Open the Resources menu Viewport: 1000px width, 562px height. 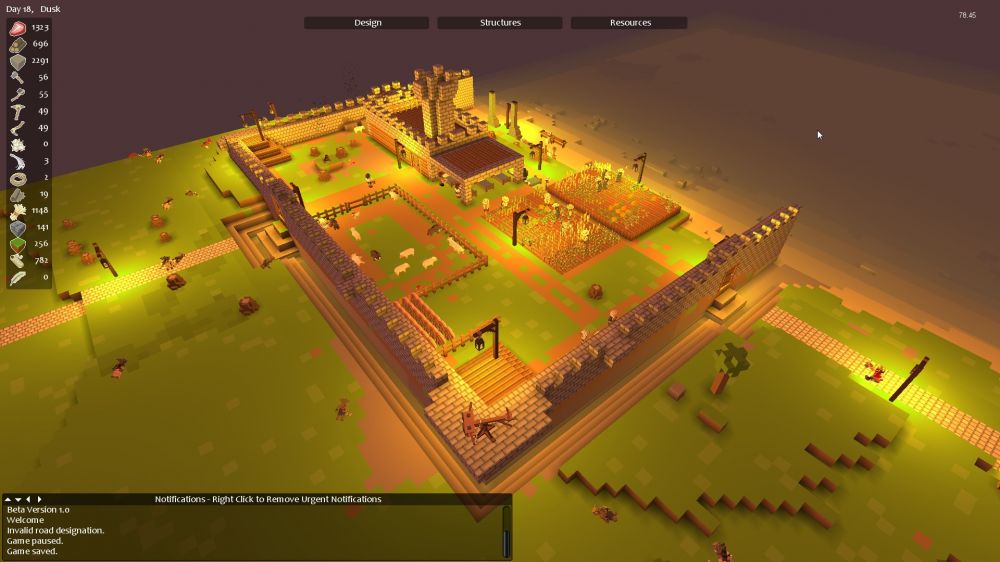point(630,23)
